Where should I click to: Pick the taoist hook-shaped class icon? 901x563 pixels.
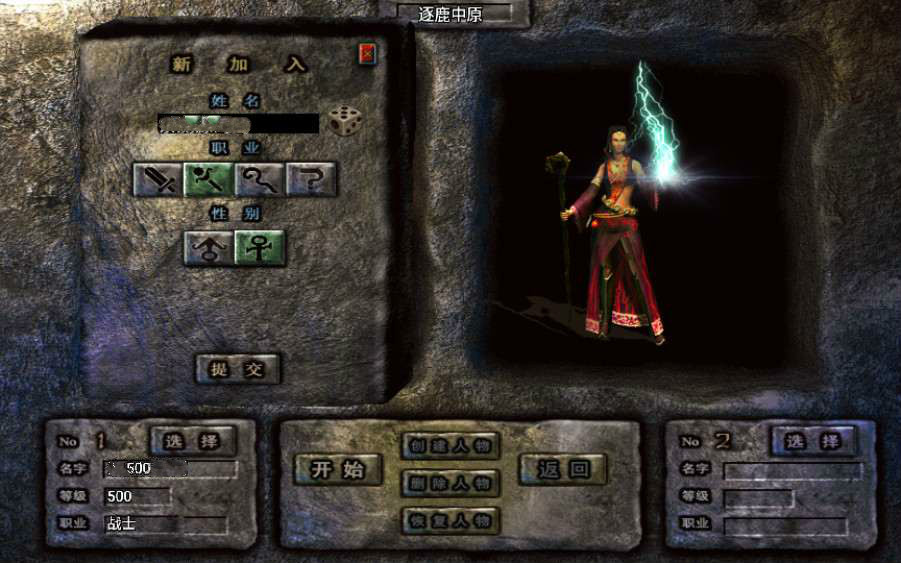pos(260,180)
